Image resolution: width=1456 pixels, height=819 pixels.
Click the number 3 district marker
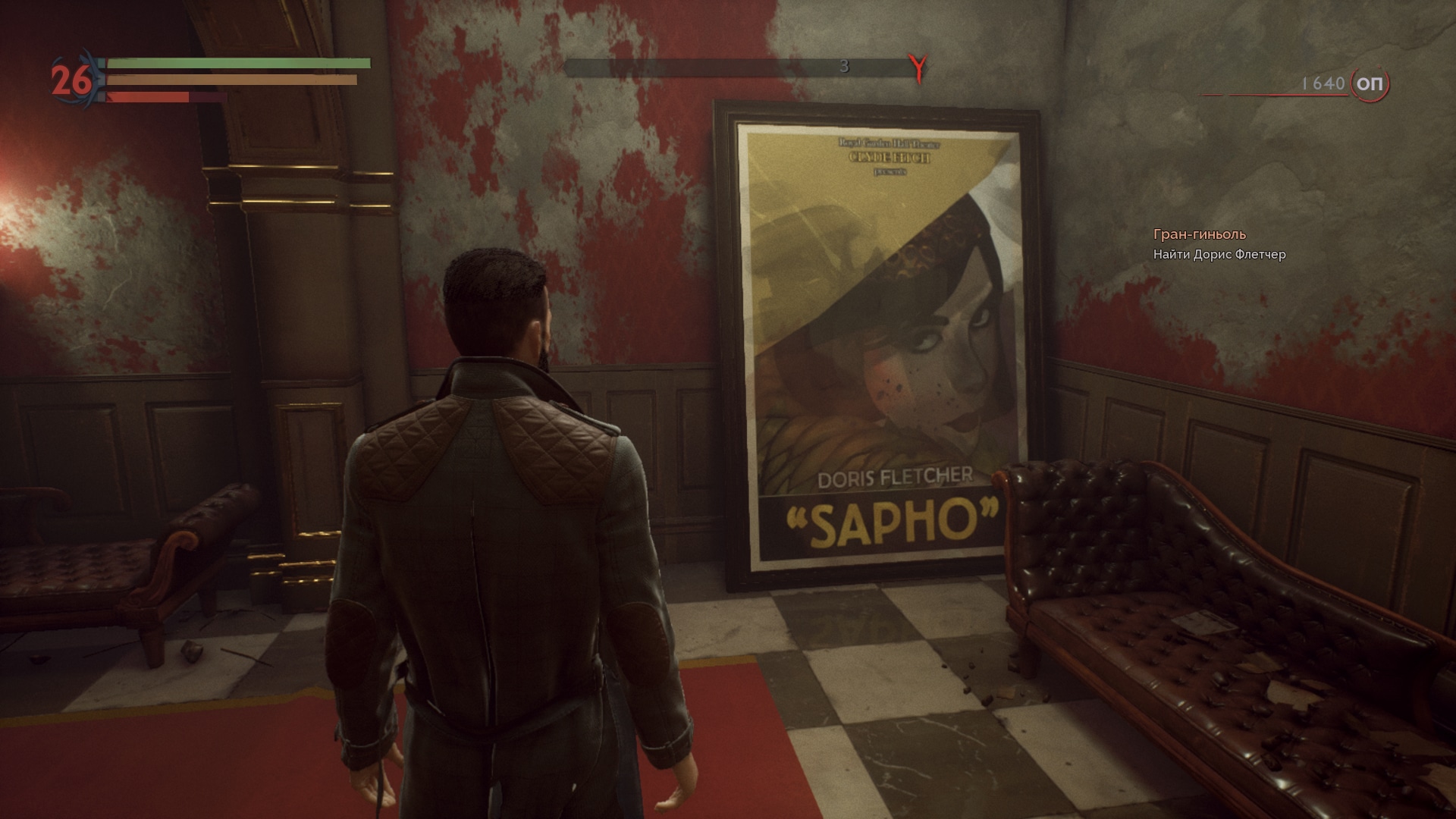844,67
